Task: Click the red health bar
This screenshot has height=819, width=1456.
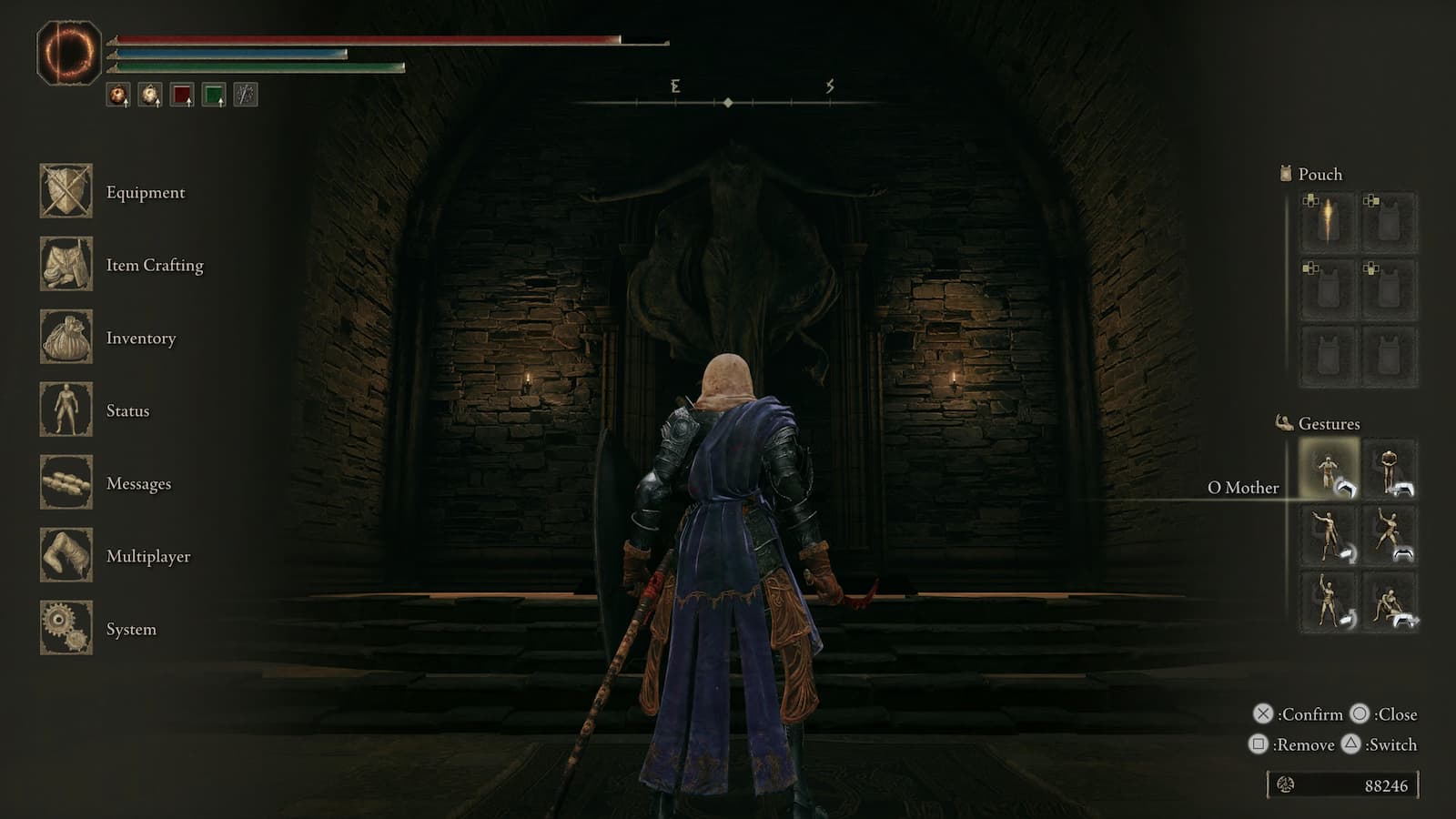Action: coord(364,38)
